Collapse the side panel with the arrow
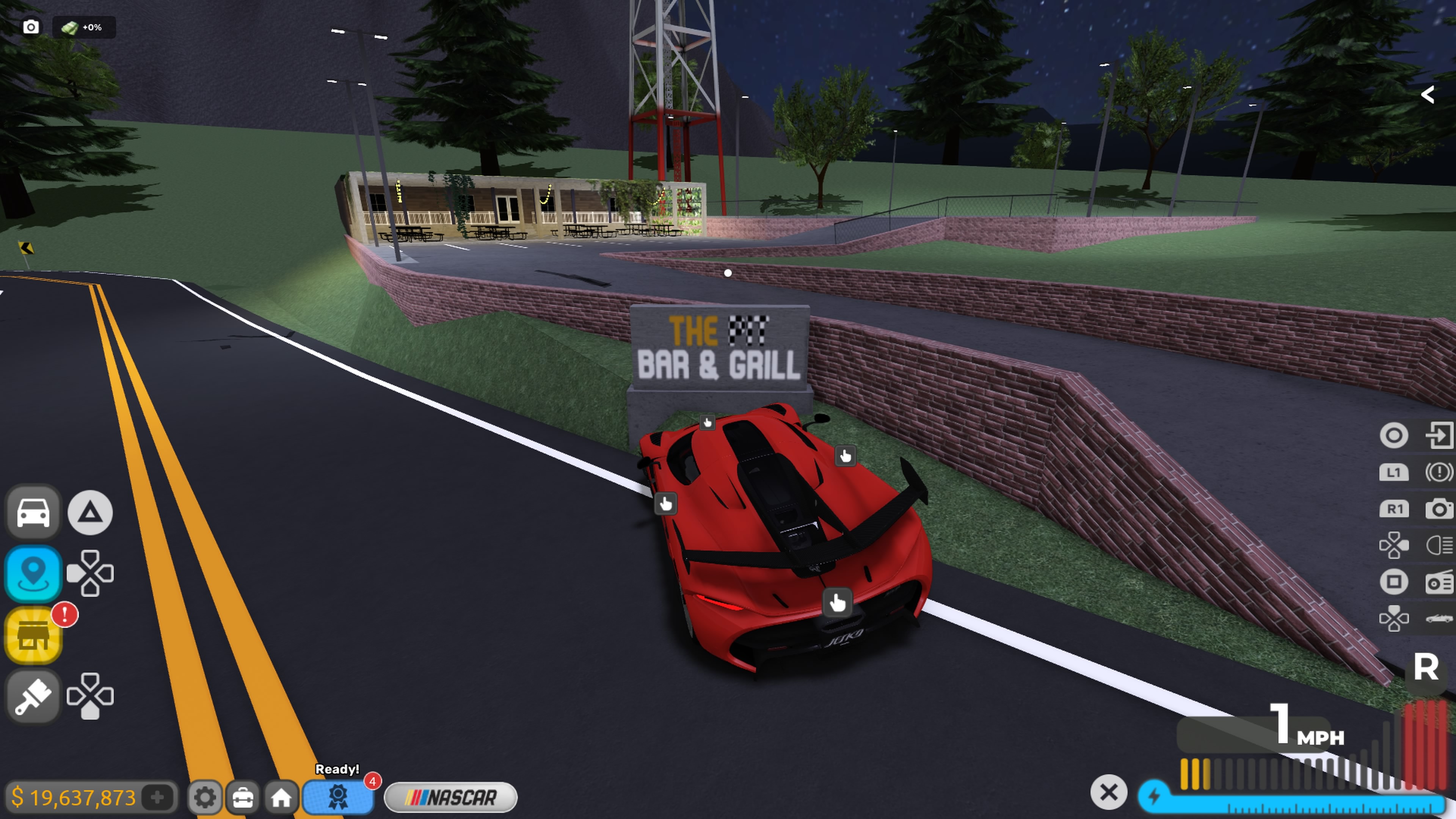The height and width of the screenshot is (819, 1456). click(1428, 94)
